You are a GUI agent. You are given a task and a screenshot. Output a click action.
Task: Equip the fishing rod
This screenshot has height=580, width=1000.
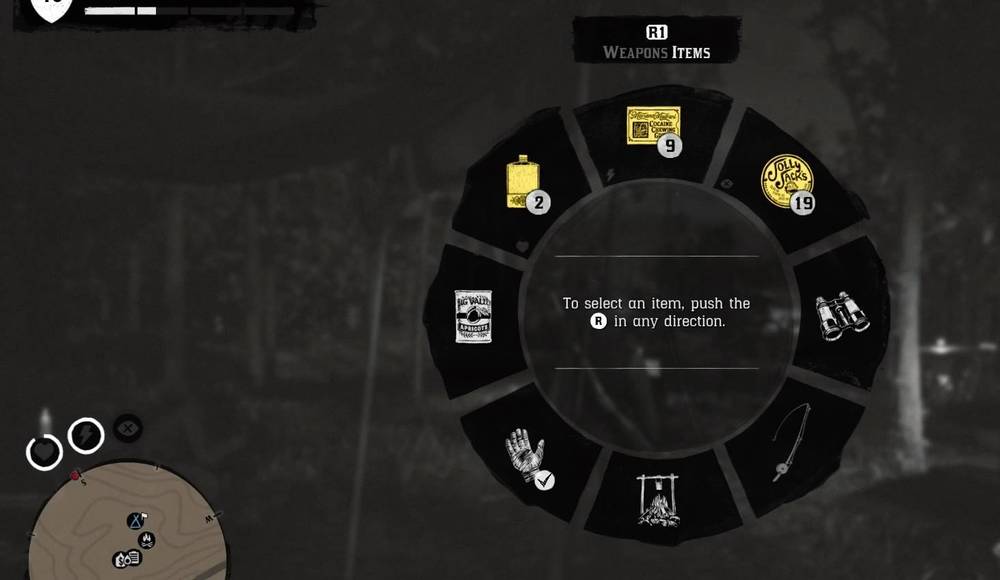coord(790,442)
